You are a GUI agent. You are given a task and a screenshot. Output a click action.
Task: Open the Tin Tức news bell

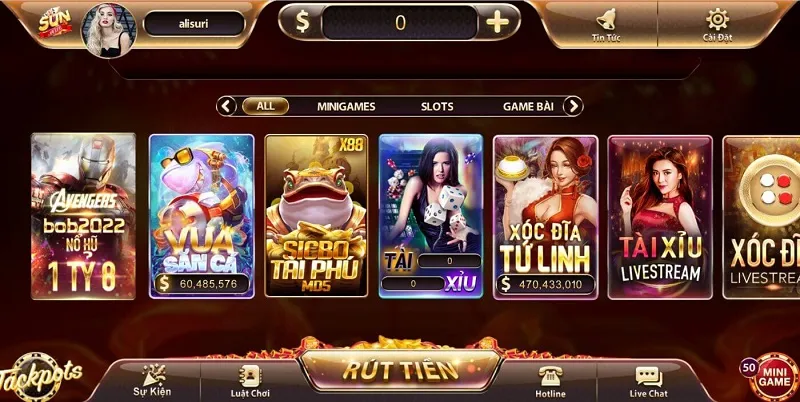point(606,22)
